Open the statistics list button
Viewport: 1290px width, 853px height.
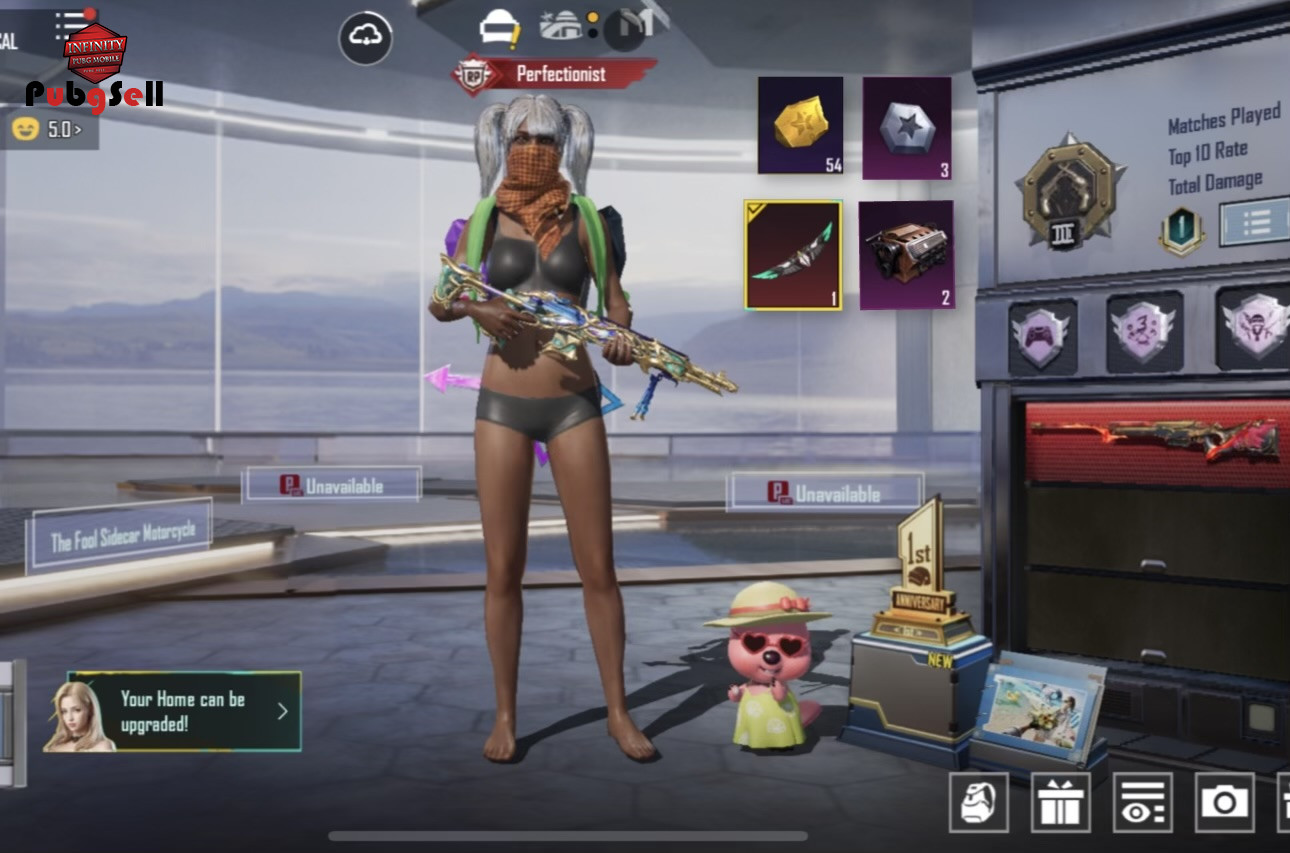pyautogui.click(x=1254, y=222)
